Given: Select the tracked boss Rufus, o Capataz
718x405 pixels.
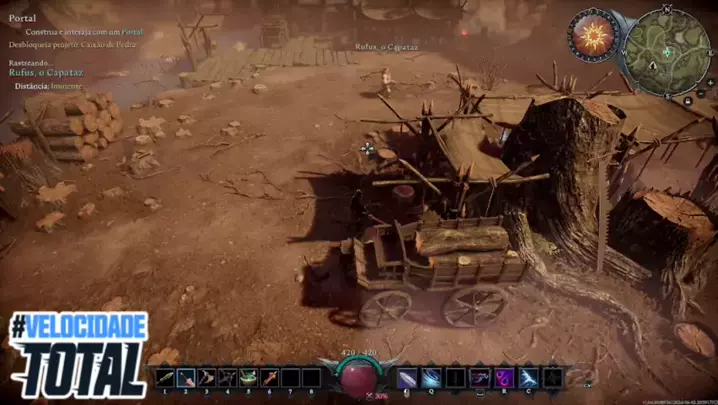Looking at the screenshot, I should point(45,72).
